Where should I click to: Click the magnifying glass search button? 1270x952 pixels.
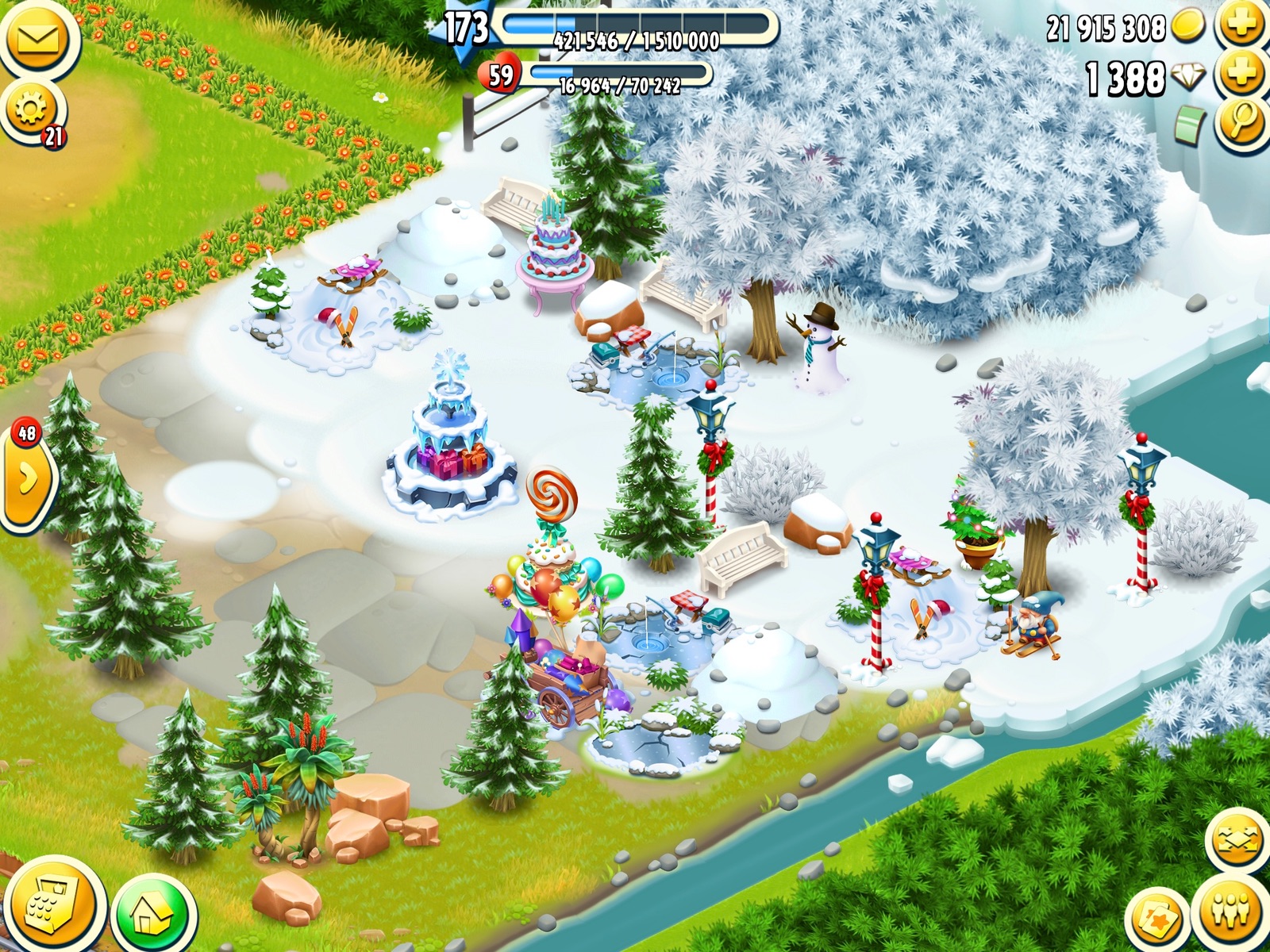(1242, 122)
